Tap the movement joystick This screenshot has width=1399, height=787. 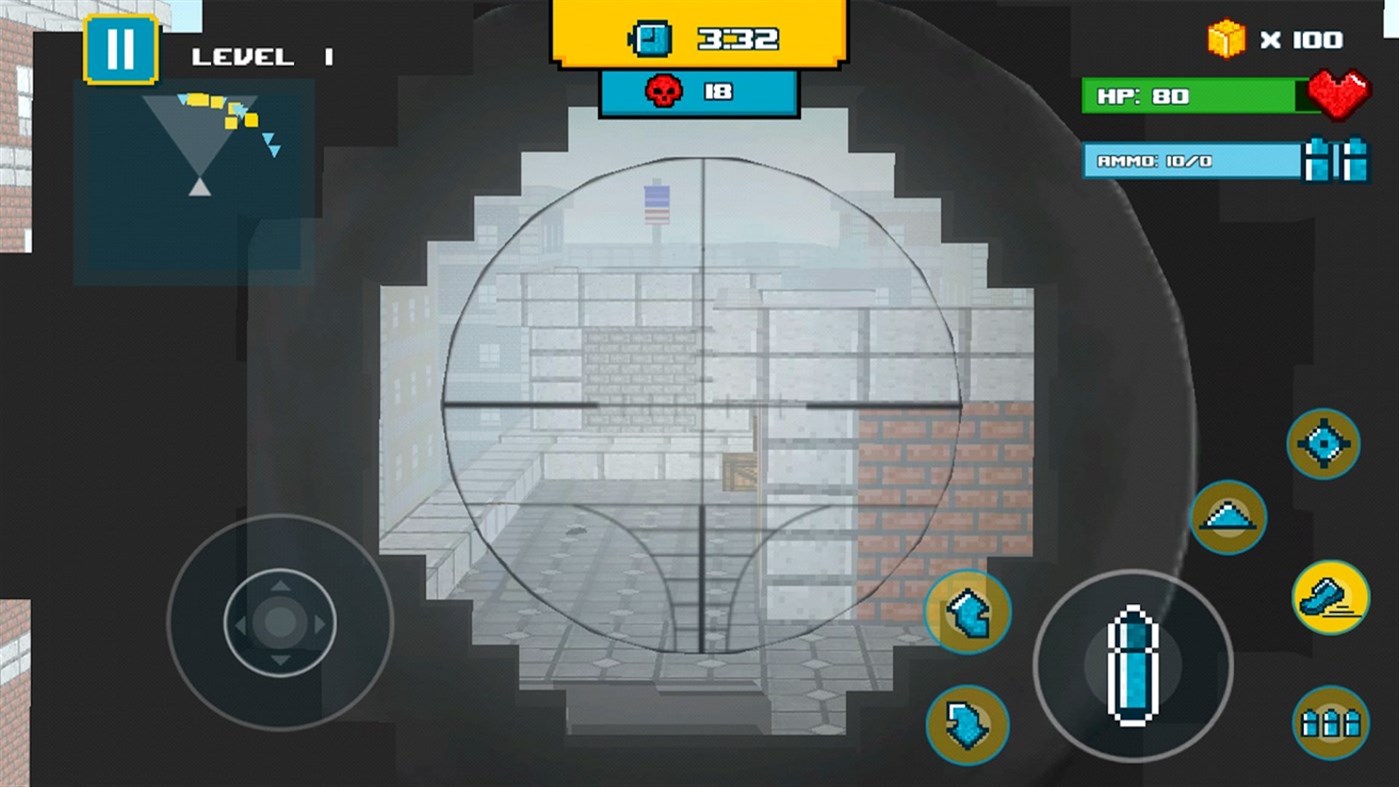280,623
